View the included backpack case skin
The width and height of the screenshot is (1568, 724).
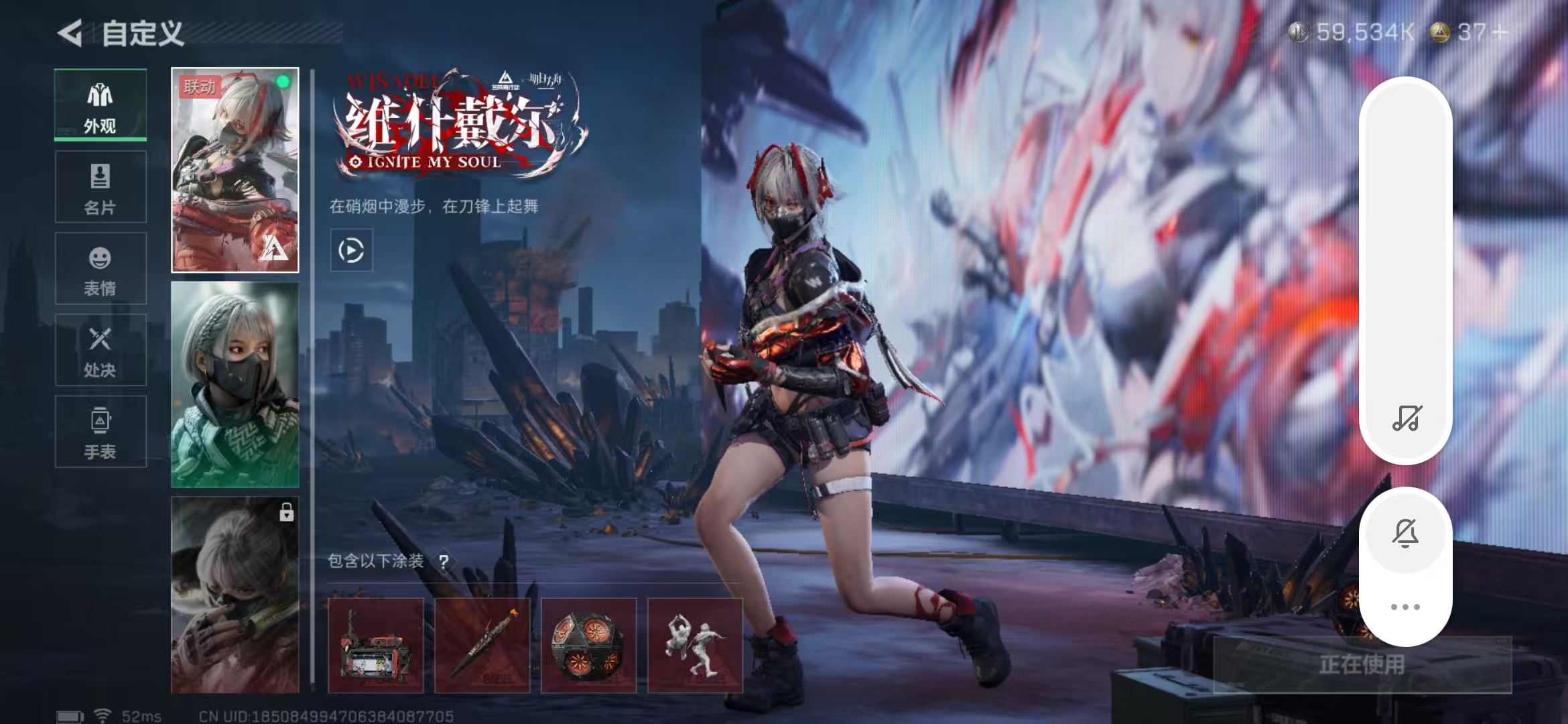pyautogui.click(x=376, y=645)
